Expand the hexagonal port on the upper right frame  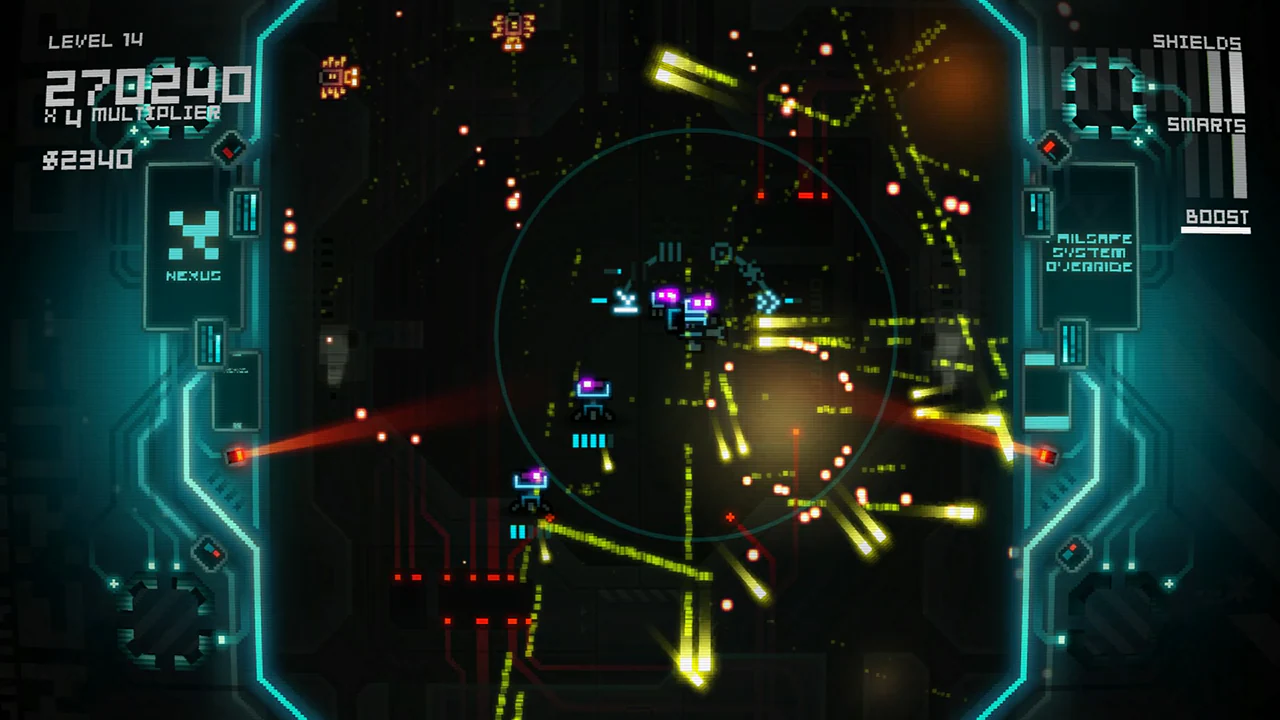point(1105,95)
